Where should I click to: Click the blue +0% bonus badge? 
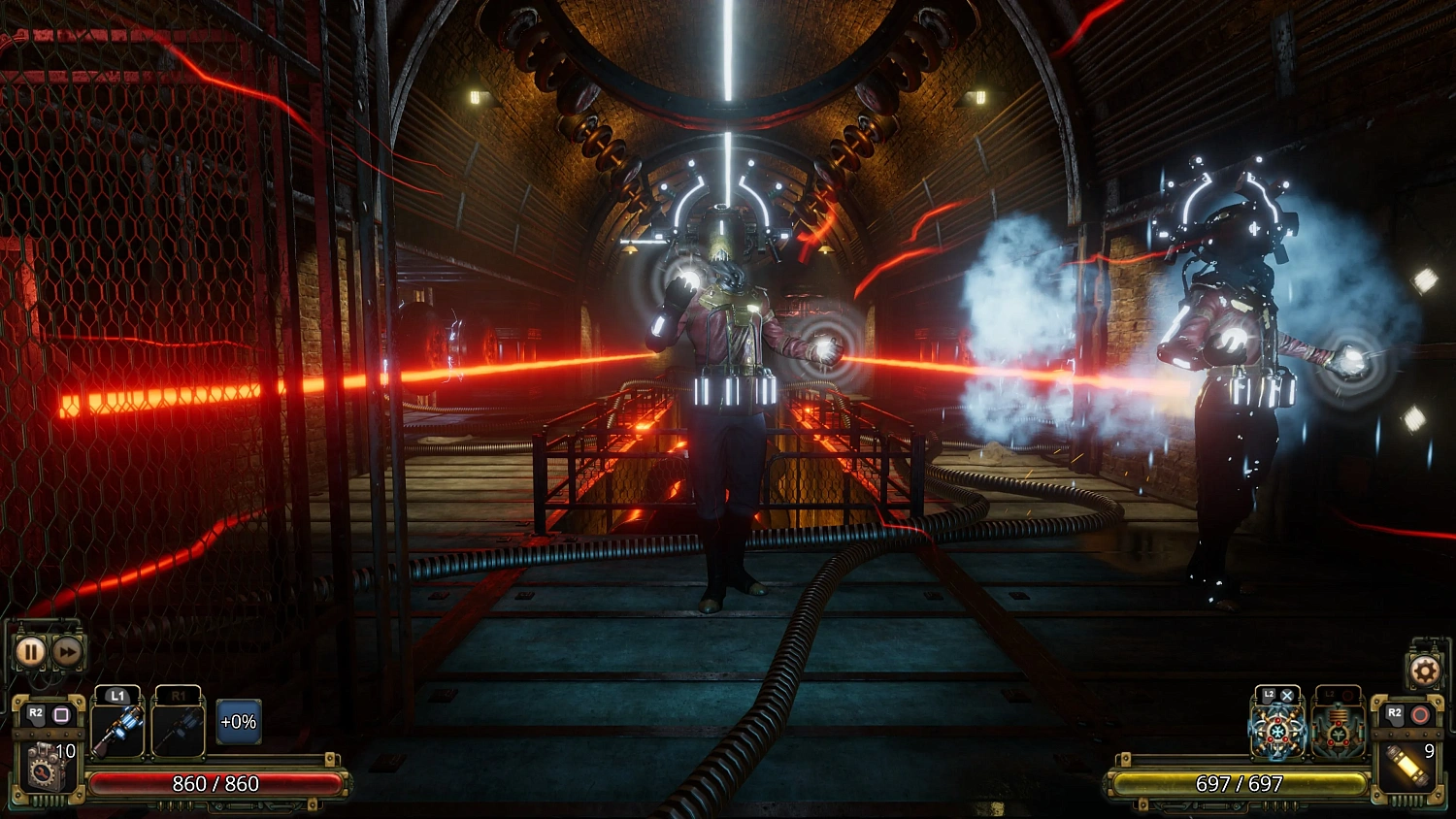tap(238, 723)
